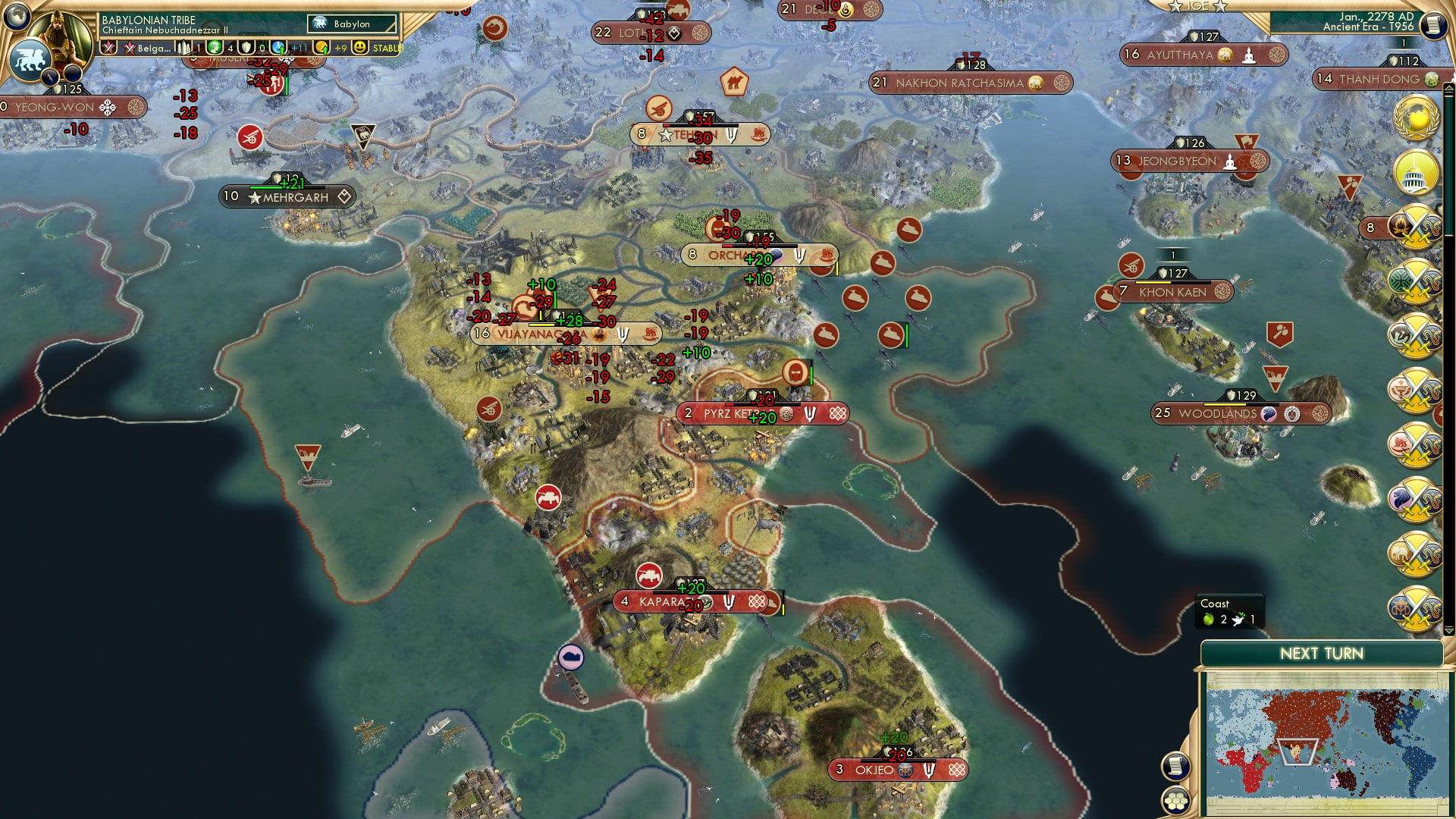The image size is (1456, 819).
Task: Click the gold coin icon in the top bar
Action: pyautogui.click(x=319, y=48)
